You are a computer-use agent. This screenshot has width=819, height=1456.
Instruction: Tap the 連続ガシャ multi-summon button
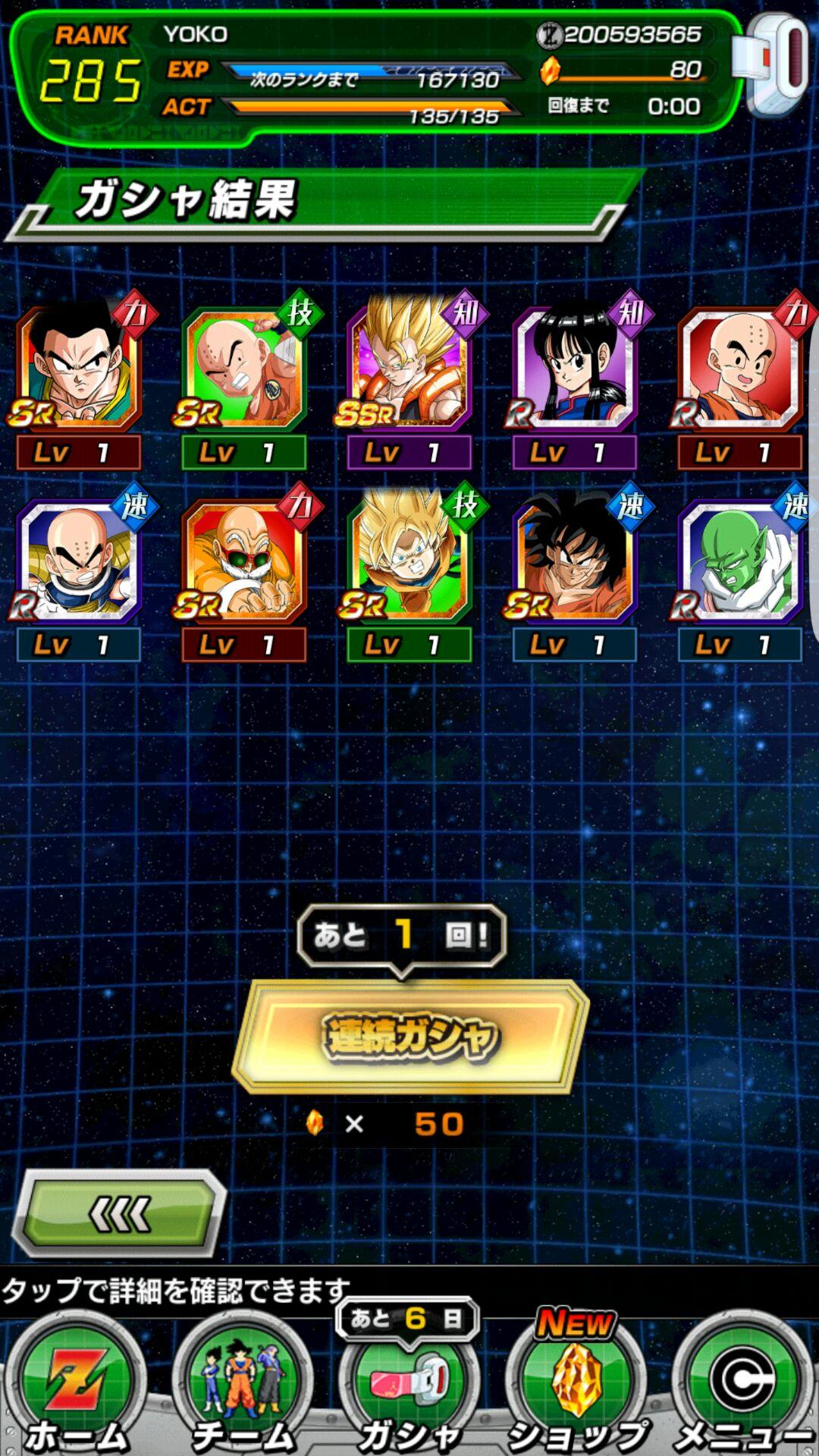pos(410,1036)
